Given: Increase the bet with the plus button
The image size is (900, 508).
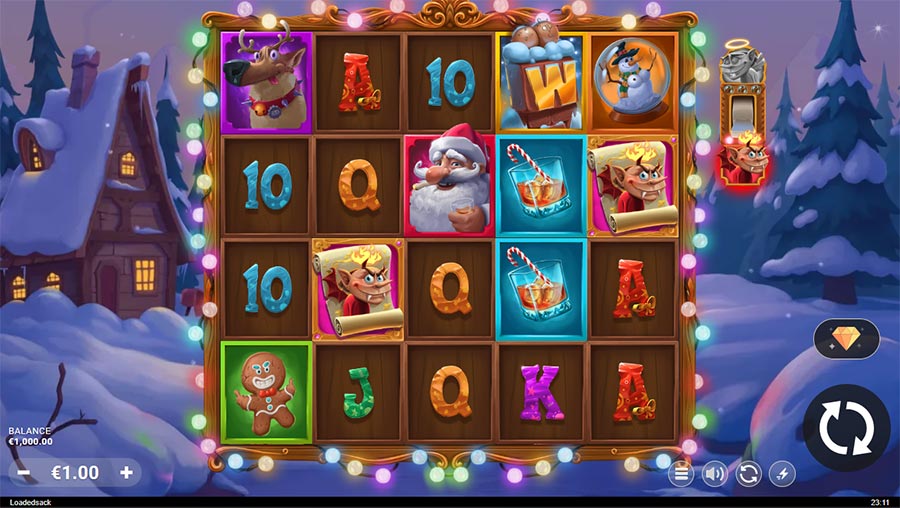Looking at the screenshot, I should (x=126, y=472).
